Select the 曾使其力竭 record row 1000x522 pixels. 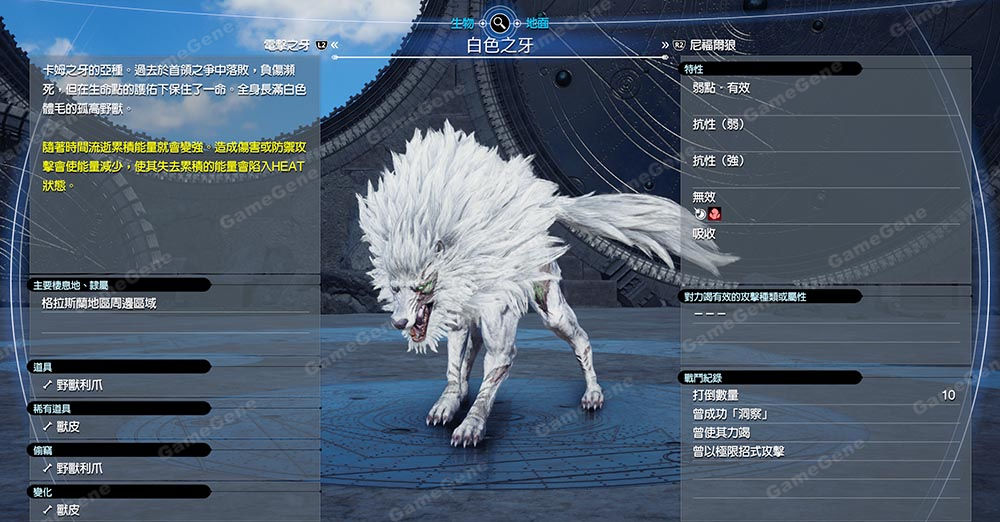coord(820,433)
